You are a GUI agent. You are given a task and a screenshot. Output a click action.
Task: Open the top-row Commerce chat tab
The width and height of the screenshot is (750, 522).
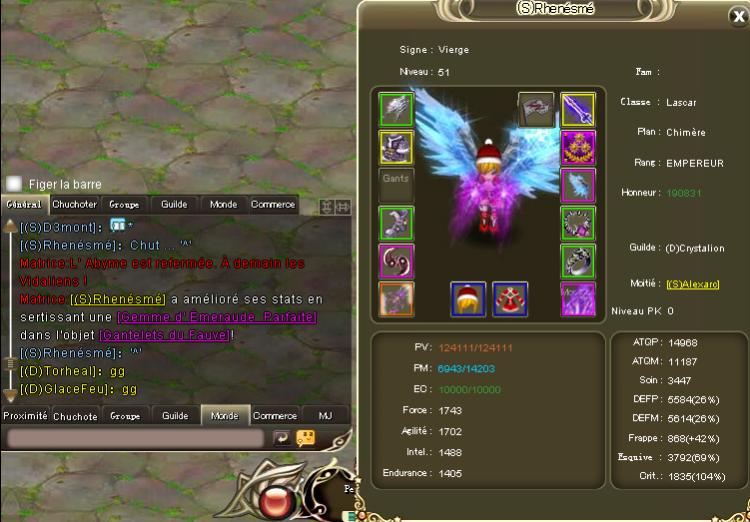click(x=272, y=204)
